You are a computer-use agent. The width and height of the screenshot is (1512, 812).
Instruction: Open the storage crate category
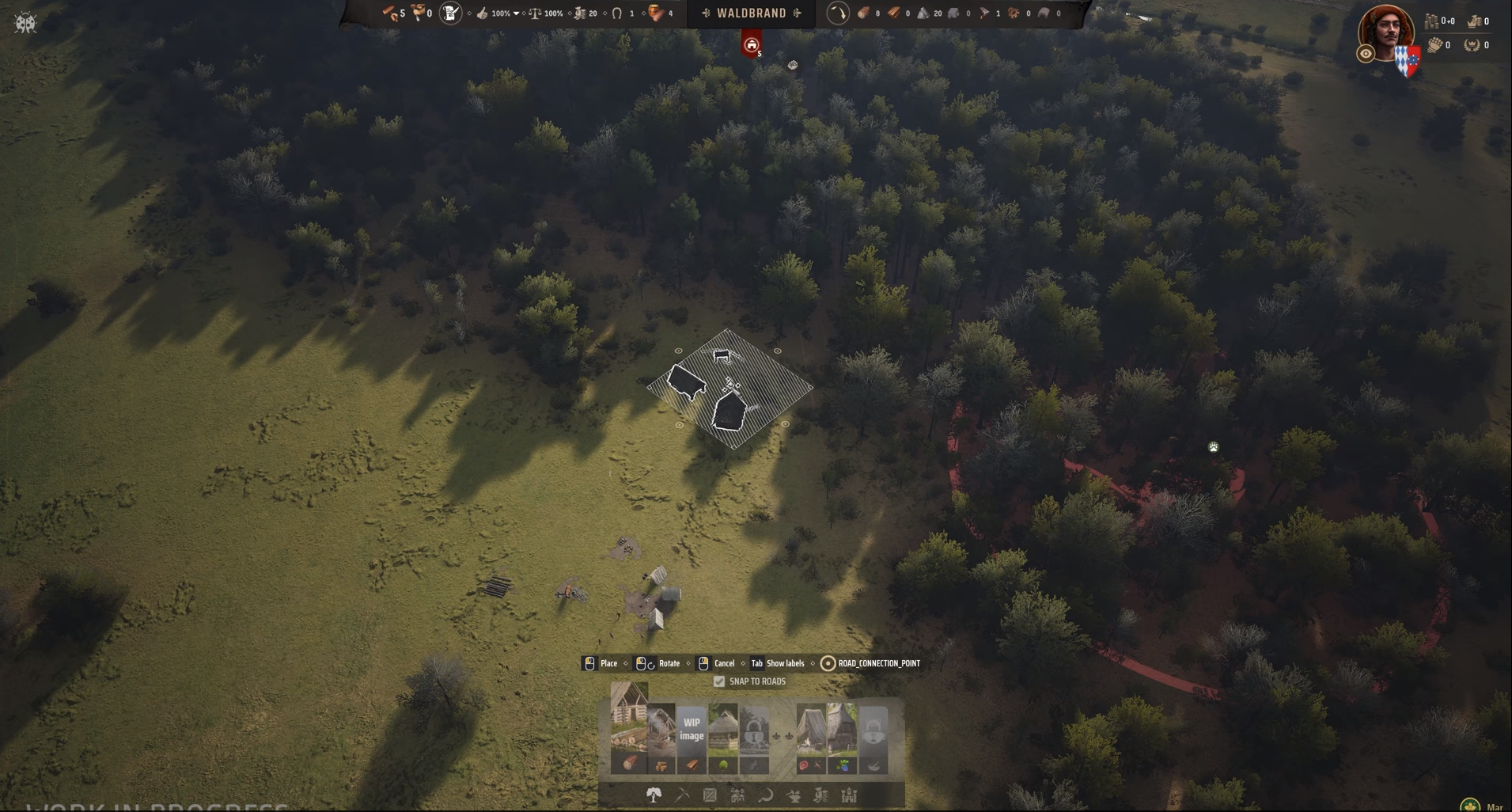[710, 795]
